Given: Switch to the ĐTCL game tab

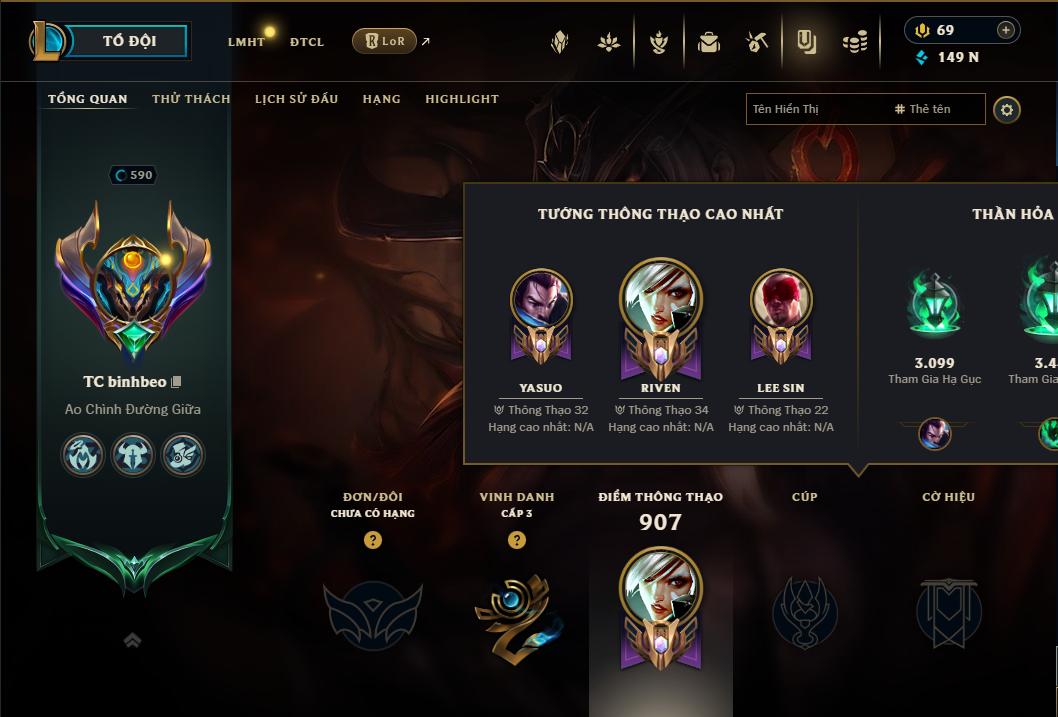Looking at the screenshot, I should pyautogui.click(x=307, y=42).
